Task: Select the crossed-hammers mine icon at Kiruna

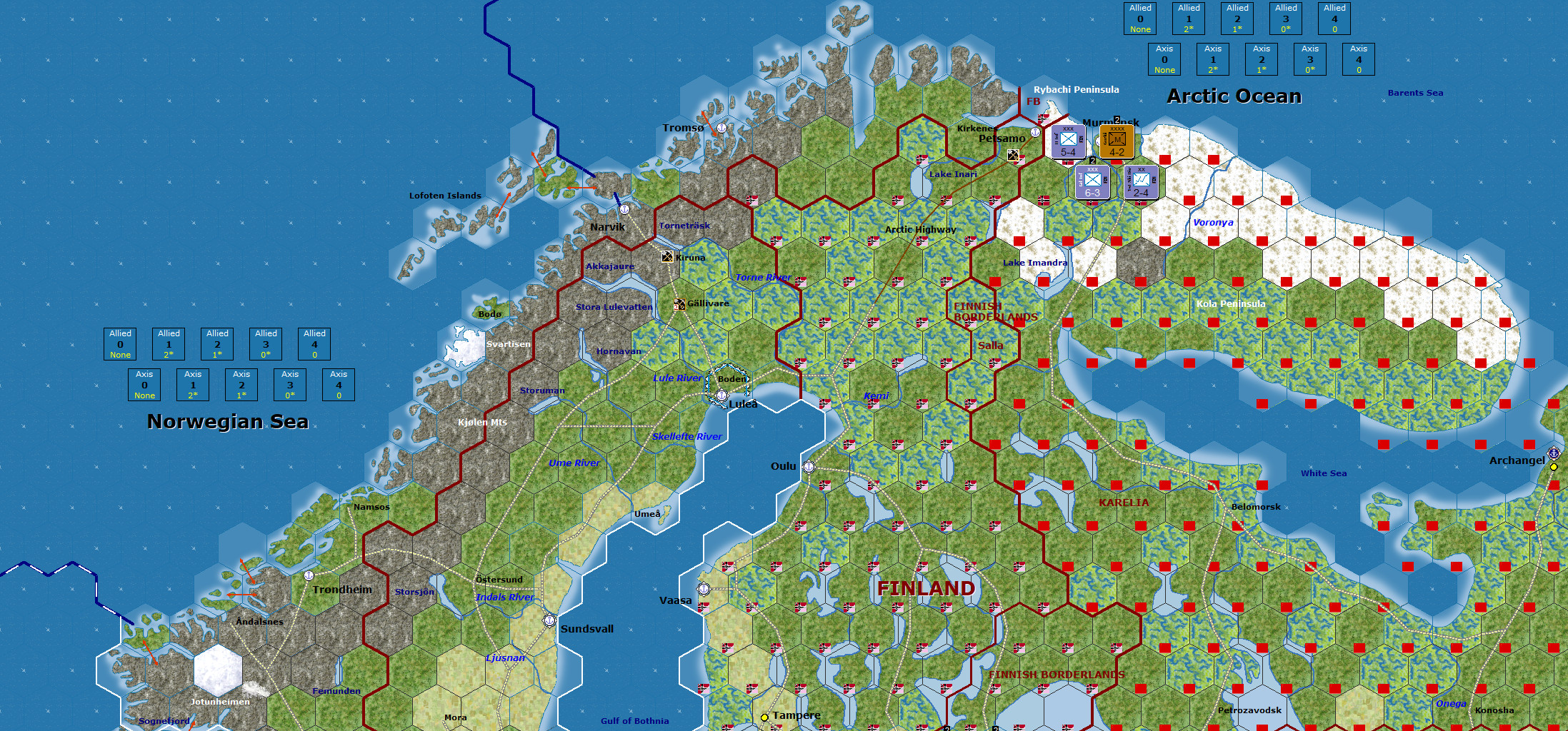Action: click(x=667, y=257)
